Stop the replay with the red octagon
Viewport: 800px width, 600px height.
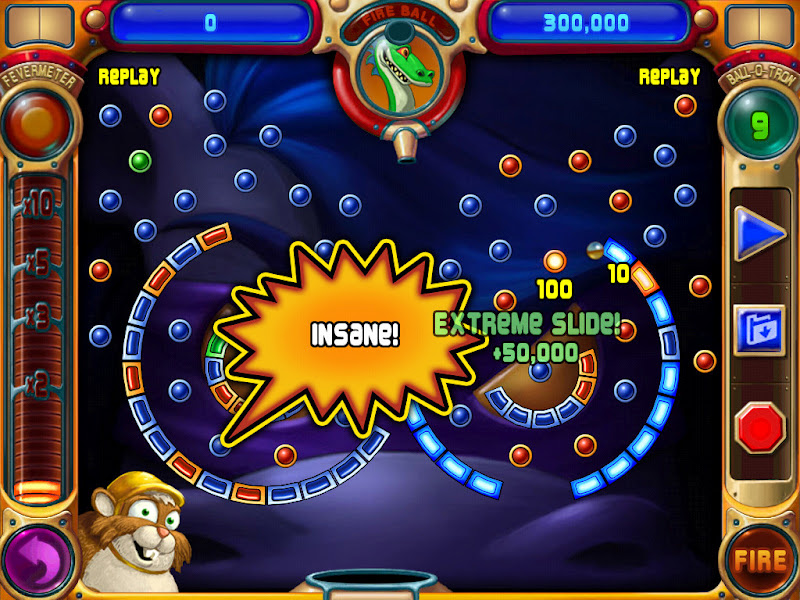pos(759,428)
